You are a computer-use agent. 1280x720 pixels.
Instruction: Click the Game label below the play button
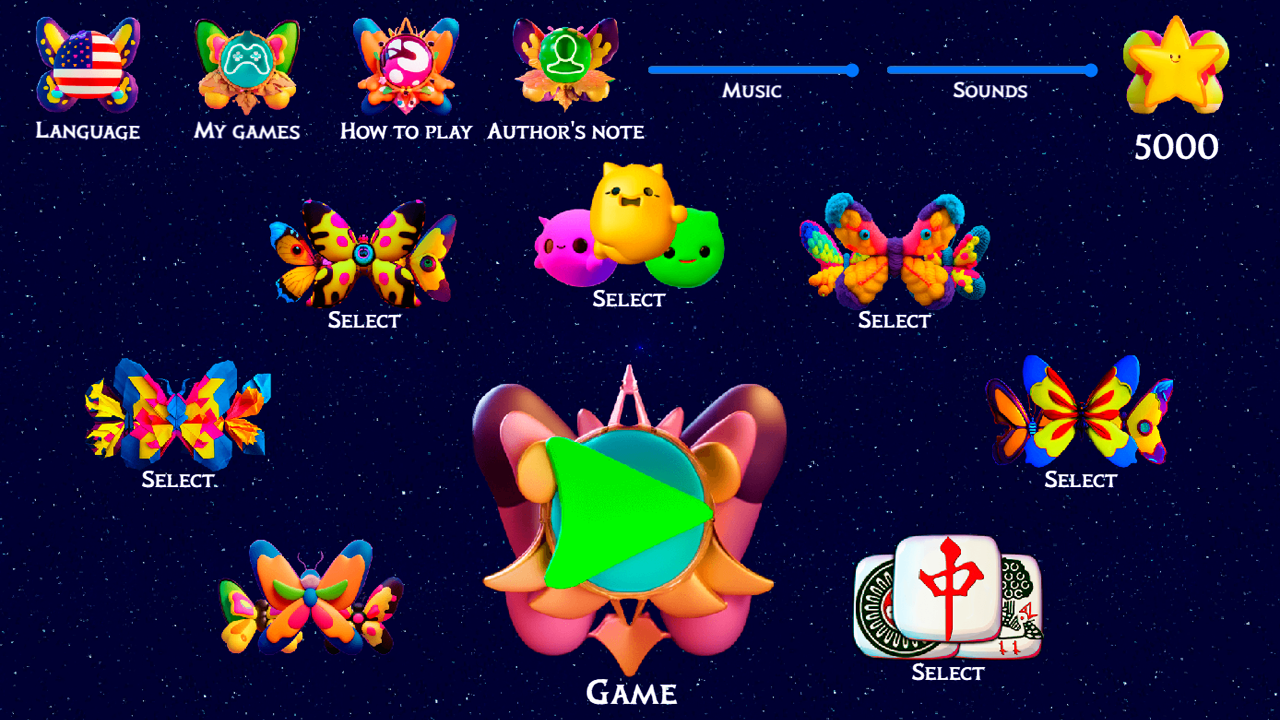[x=630, y=692]
